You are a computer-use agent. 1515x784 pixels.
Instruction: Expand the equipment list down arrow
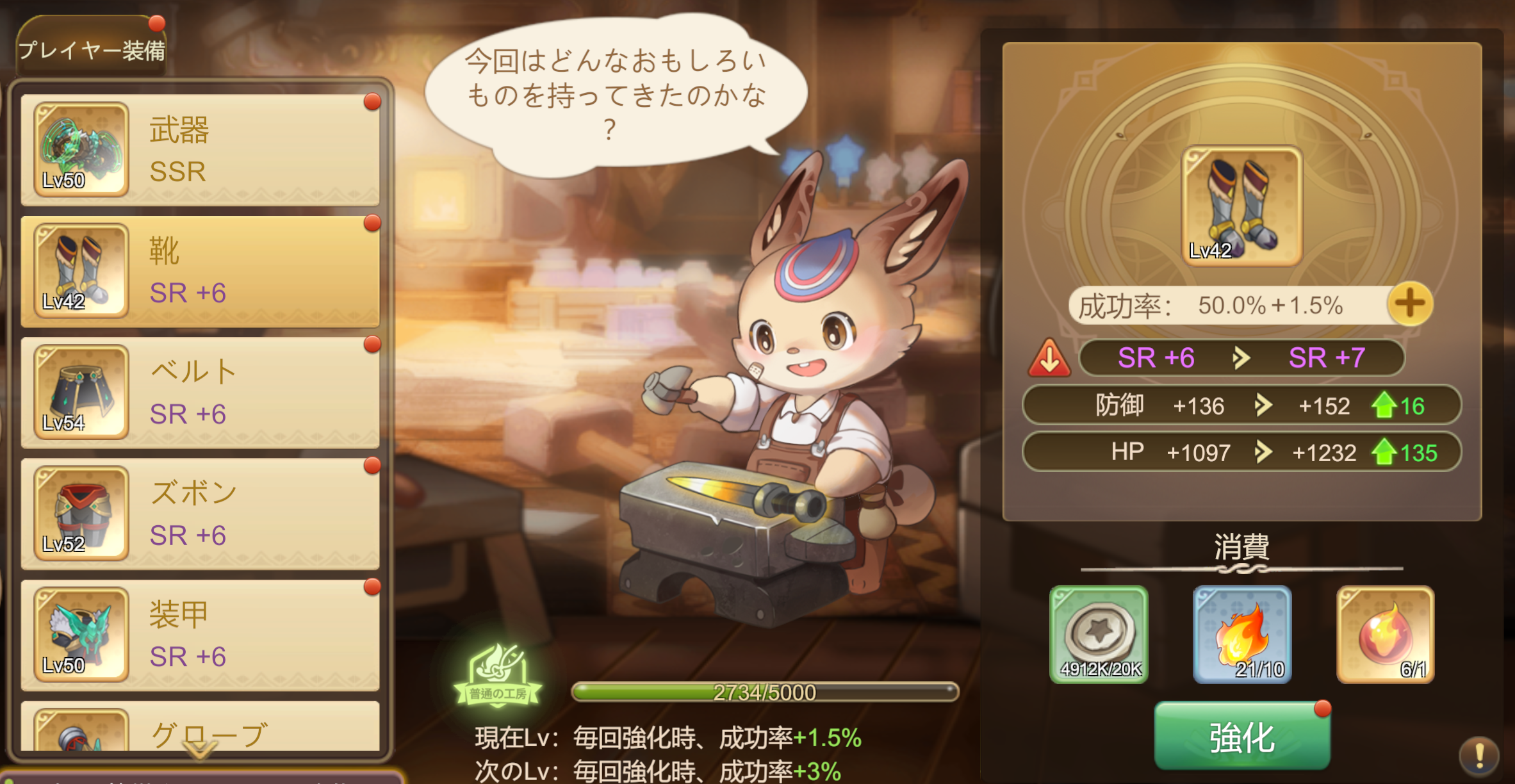[x=200, y=749]
